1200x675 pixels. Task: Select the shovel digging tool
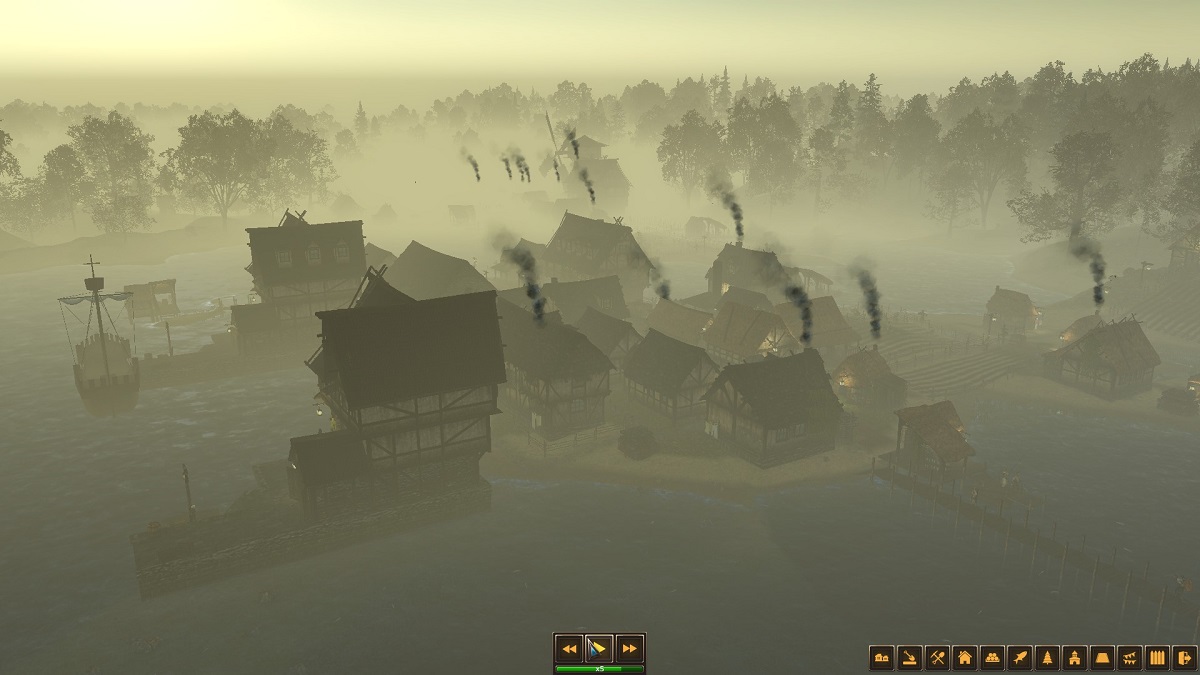click(x=910, y=657)
